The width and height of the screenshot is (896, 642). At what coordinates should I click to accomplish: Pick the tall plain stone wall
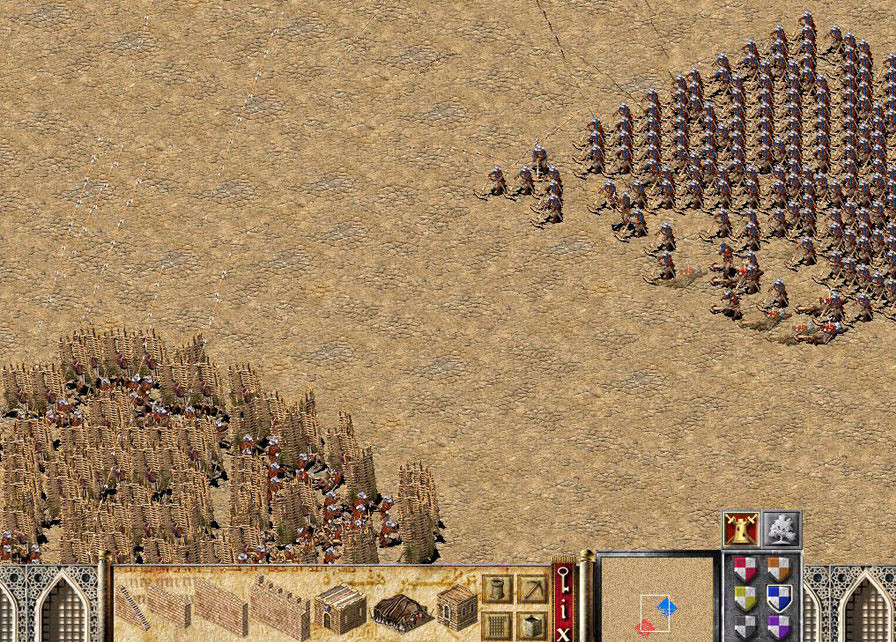(x=220, y=606)
